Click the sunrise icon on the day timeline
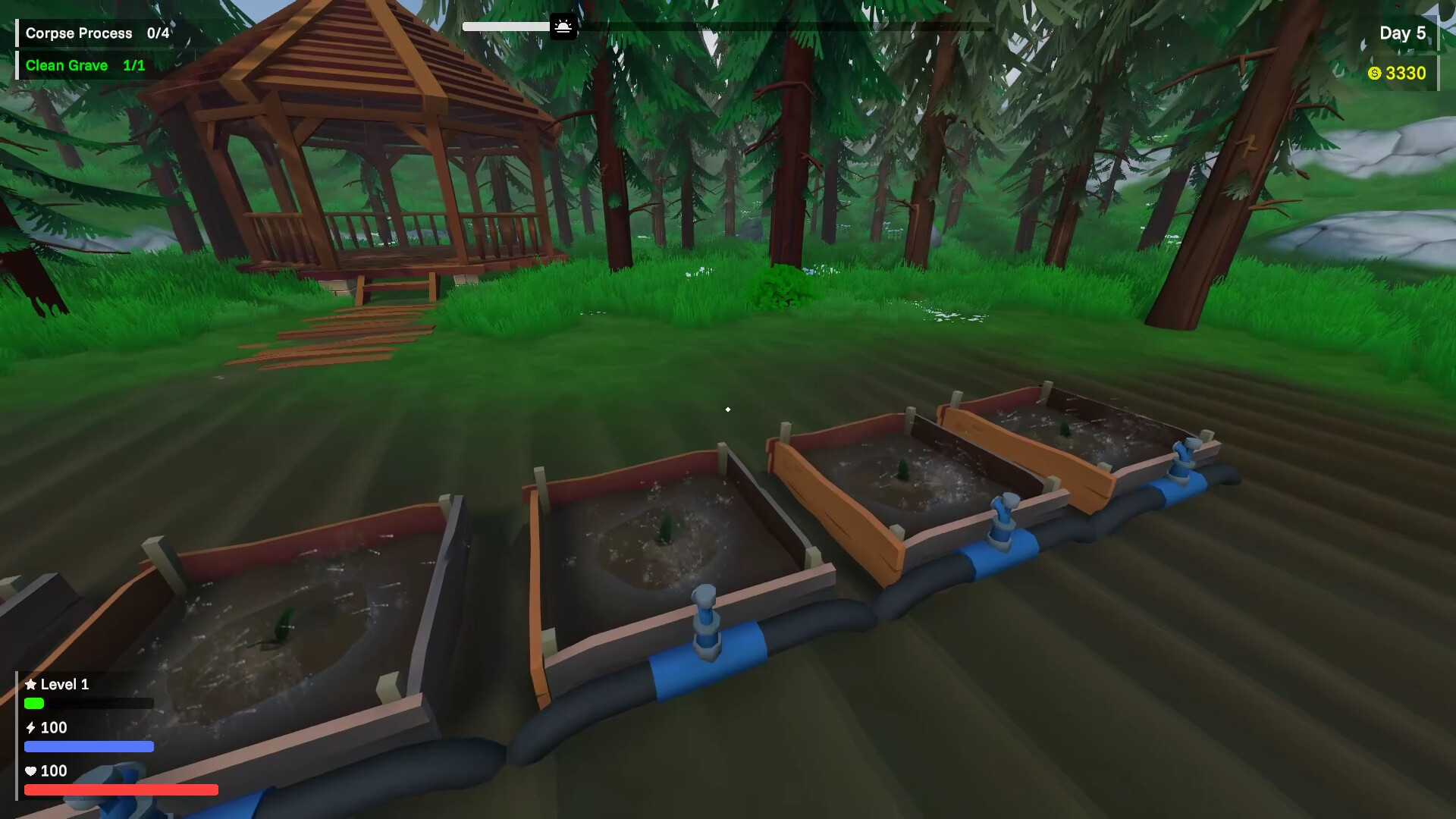1456x819 pixels. tap(563, 26)
